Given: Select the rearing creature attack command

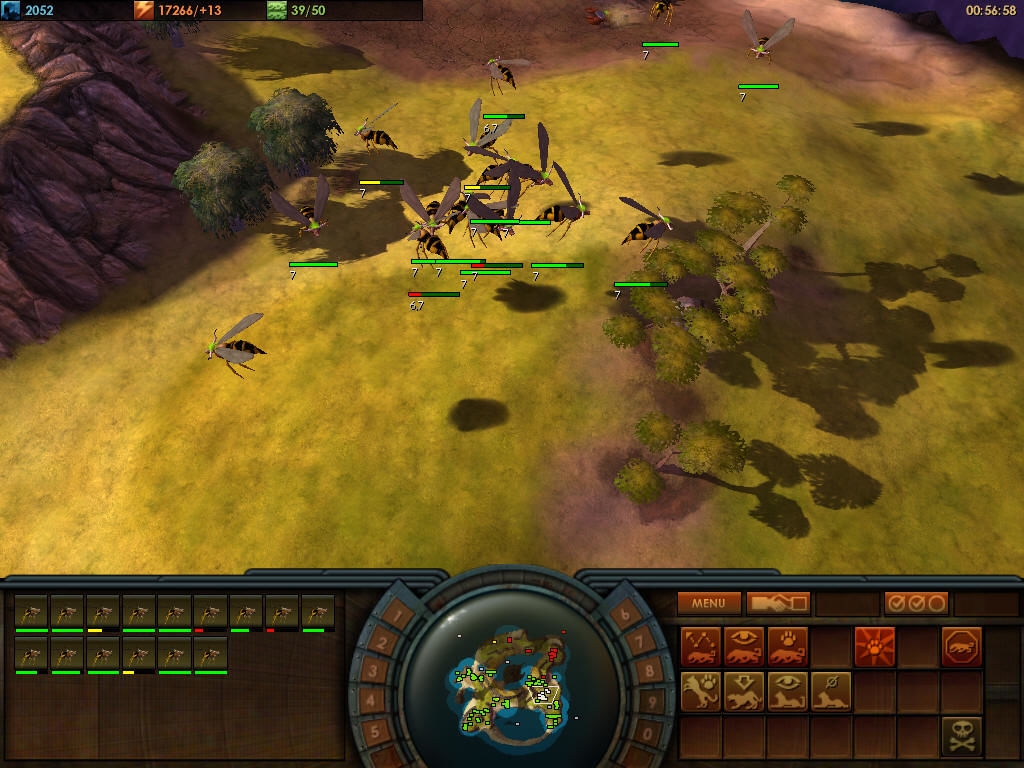Looking at the screenshot, I should pyautogui.click(x=701, y=691).
